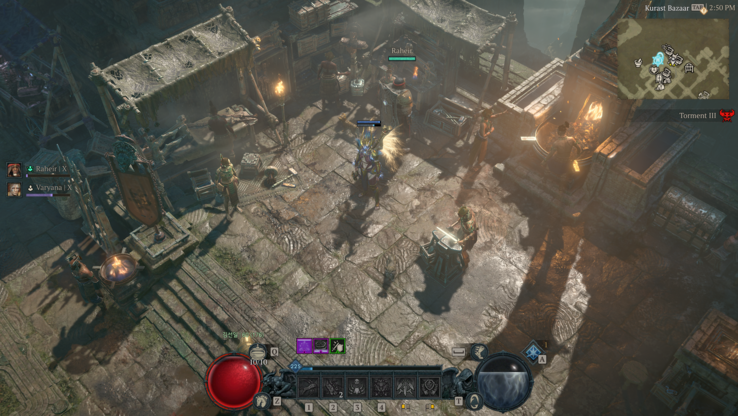The image size is (738, 416).
Task: Activate the first skill slot on the hotbar
Action: tap(309, 385)
